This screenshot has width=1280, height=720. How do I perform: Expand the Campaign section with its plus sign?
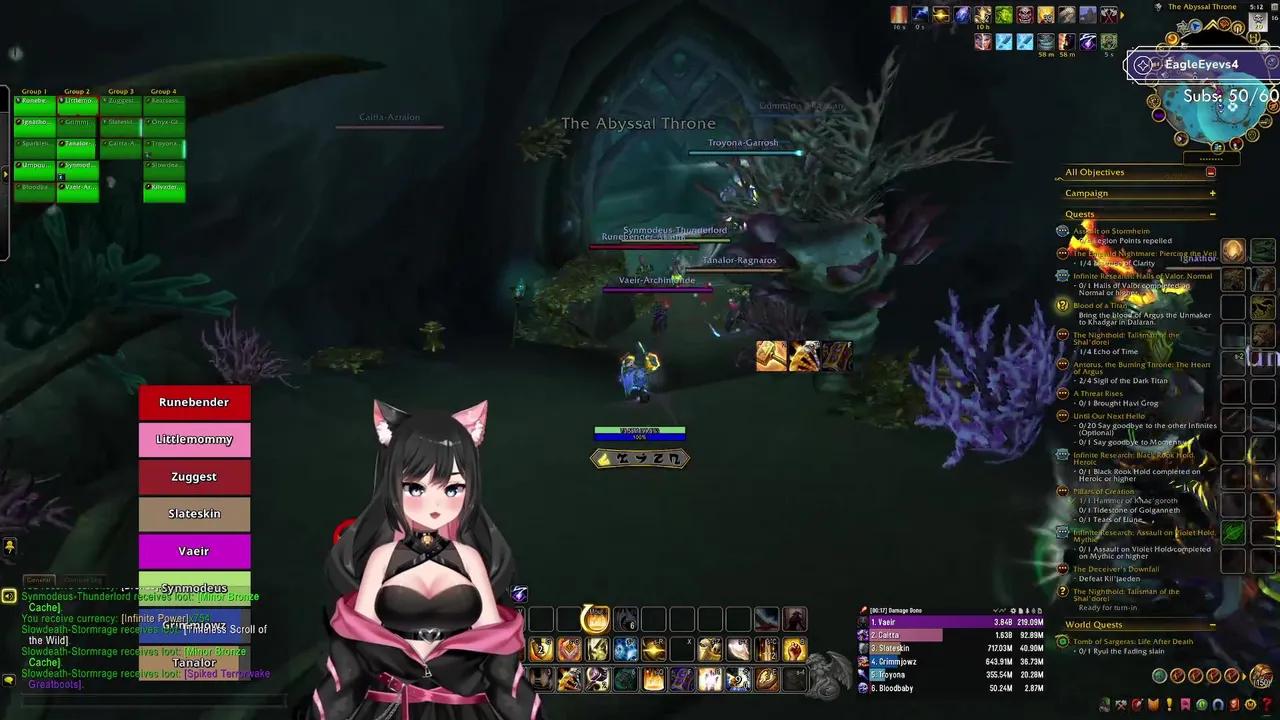1212,193
